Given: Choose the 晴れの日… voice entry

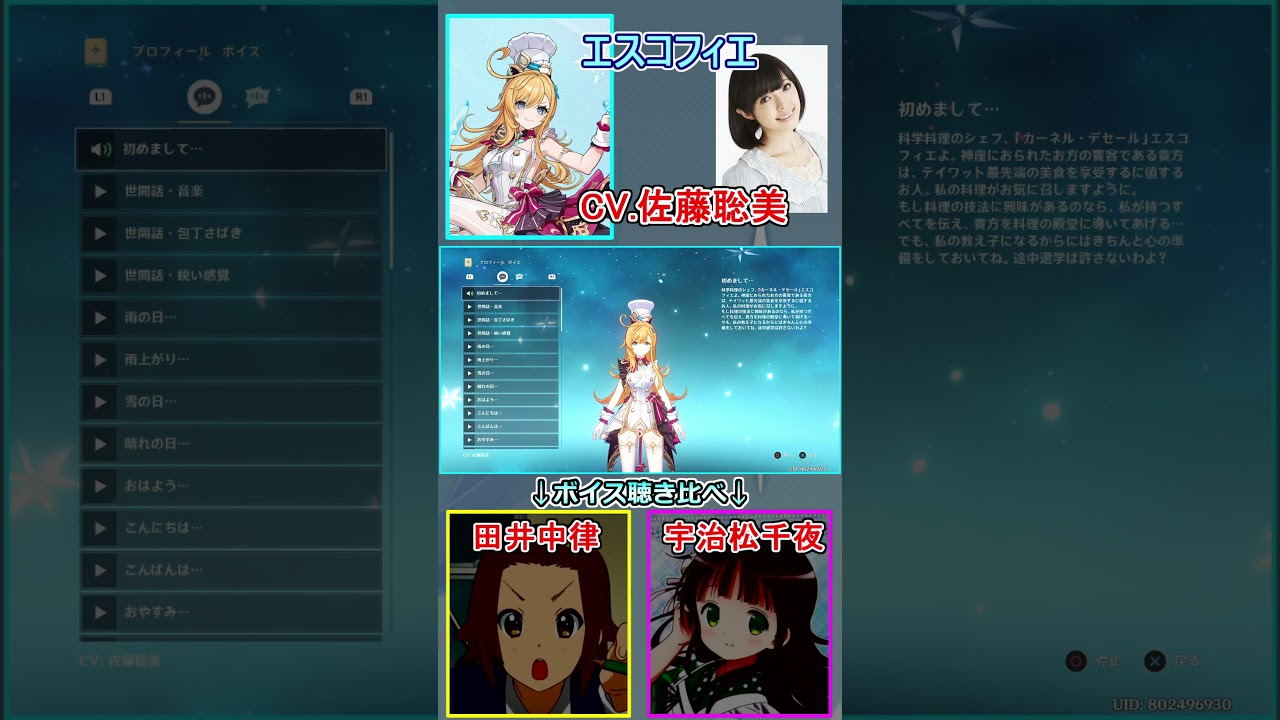Looking at the screenshot, I should (x=230, y=443).
